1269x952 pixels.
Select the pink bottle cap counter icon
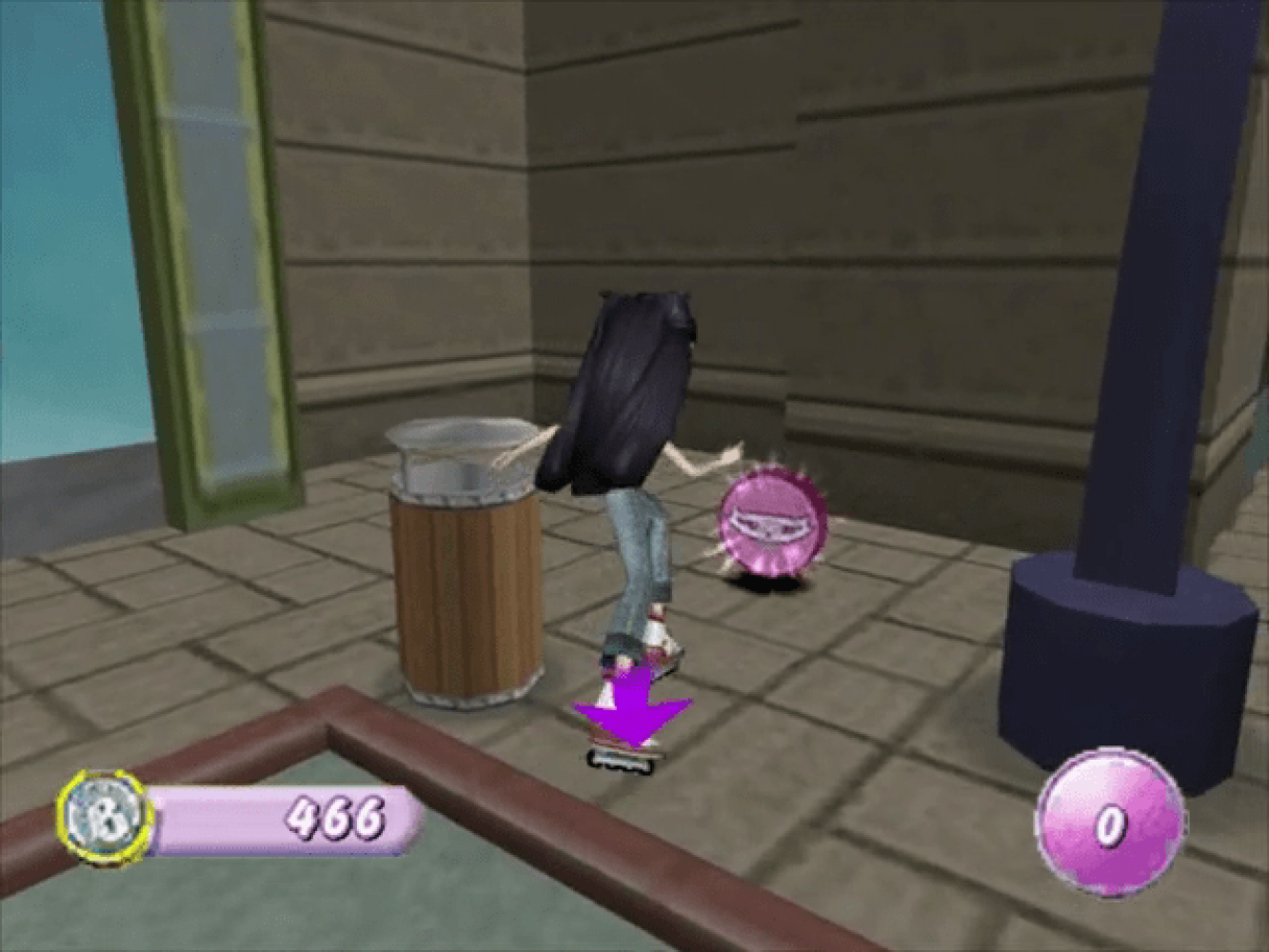(1109, 823)
